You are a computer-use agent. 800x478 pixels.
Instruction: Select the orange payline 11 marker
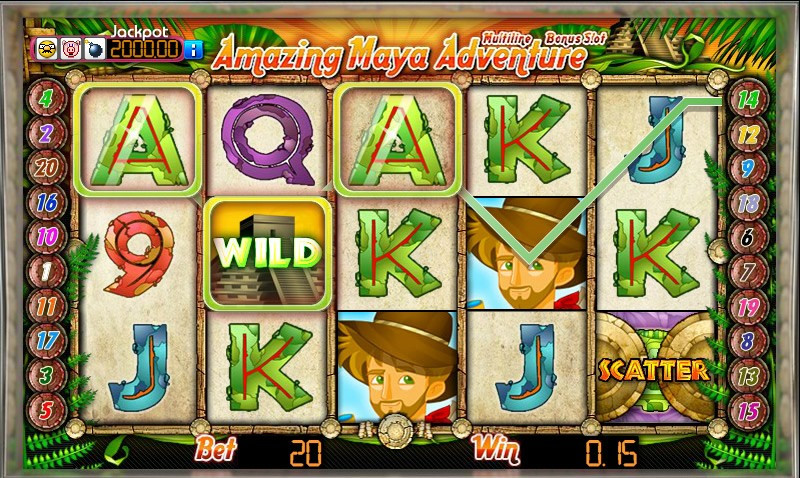pos(47,305)
